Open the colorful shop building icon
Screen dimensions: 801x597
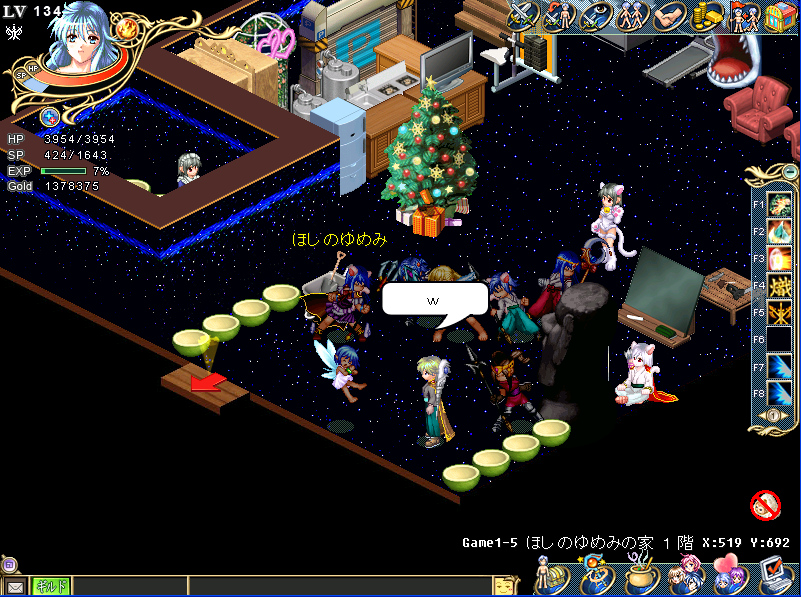click(780, 16)
